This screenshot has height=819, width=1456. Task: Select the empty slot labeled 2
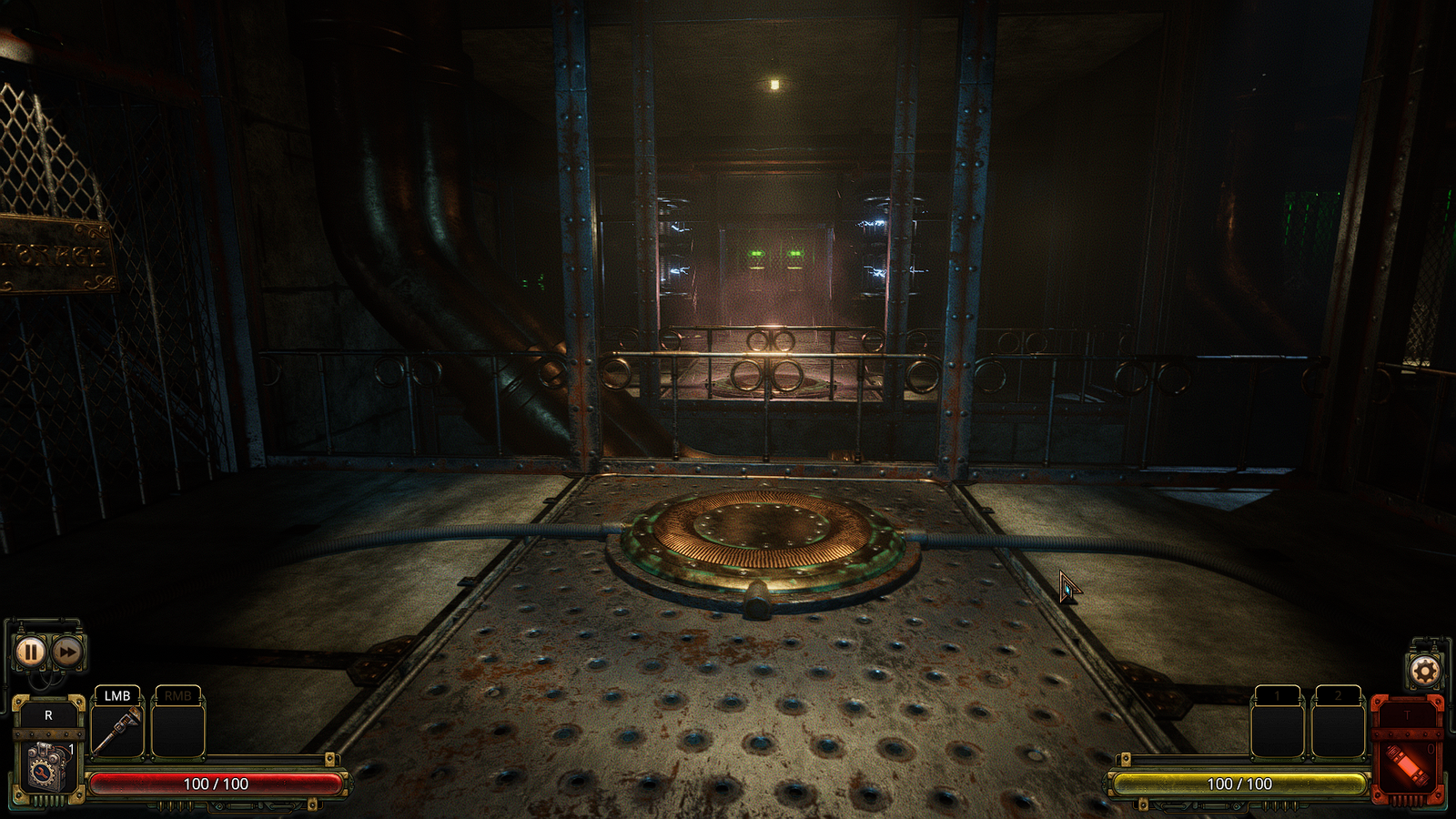(x=1338, y=728)
